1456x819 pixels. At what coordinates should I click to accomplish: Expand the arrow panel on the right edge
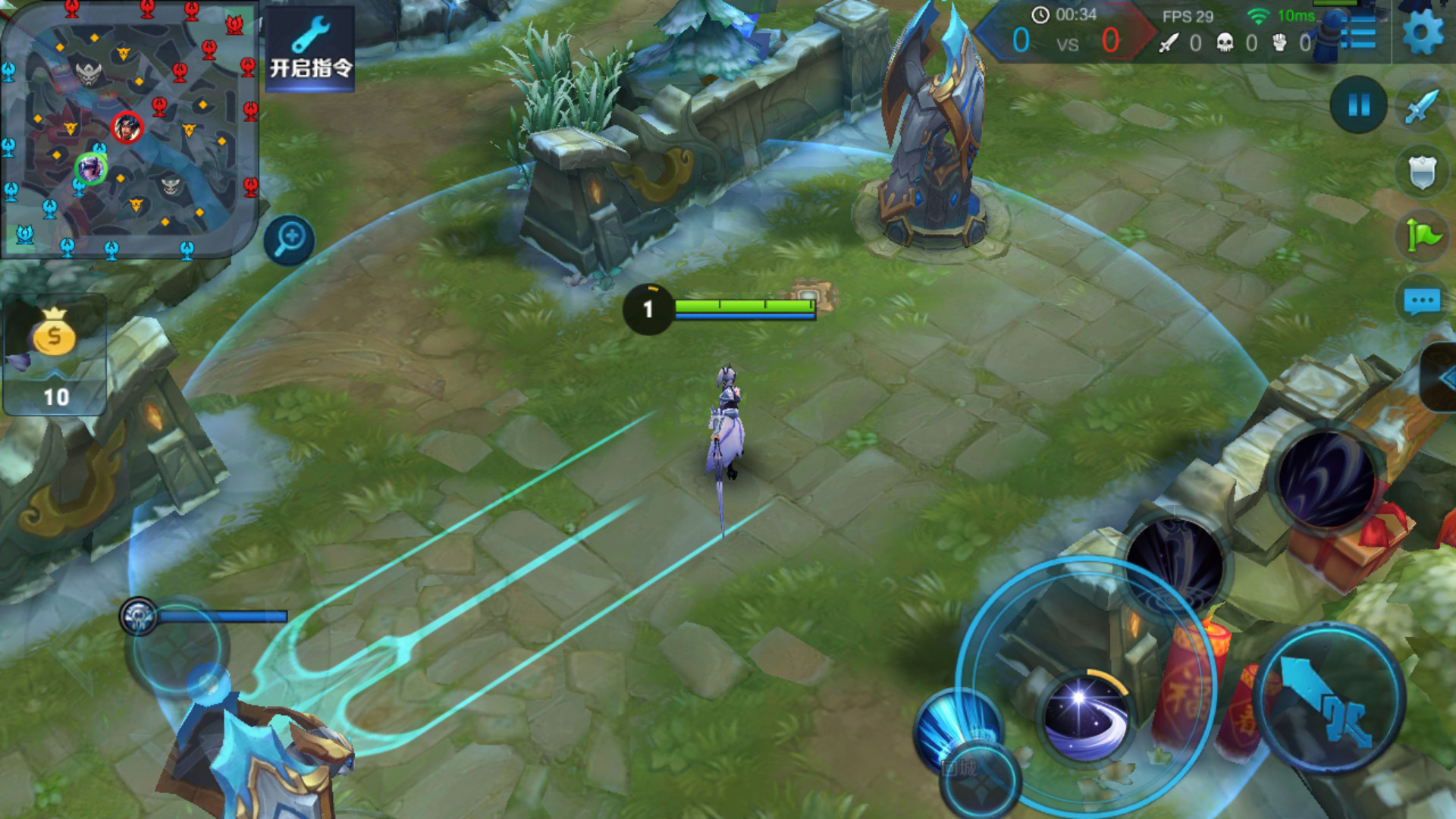coord(1442,378)
